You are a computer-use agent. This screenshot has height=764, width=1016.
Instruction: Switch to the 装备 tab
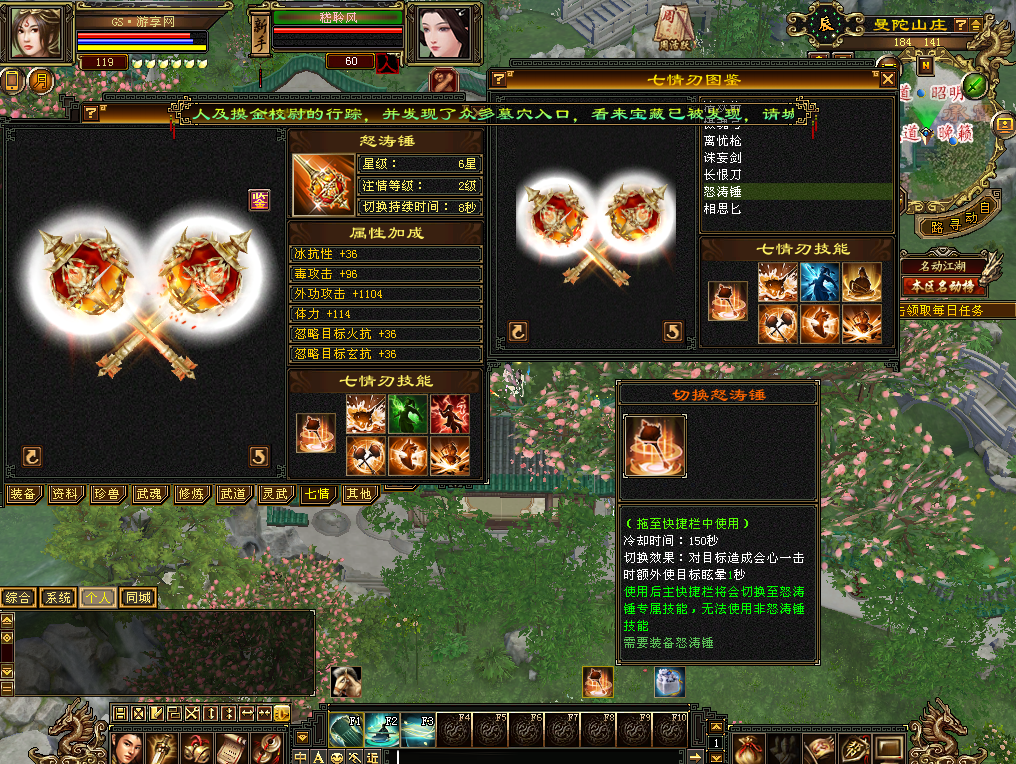[x=23, y=494]
